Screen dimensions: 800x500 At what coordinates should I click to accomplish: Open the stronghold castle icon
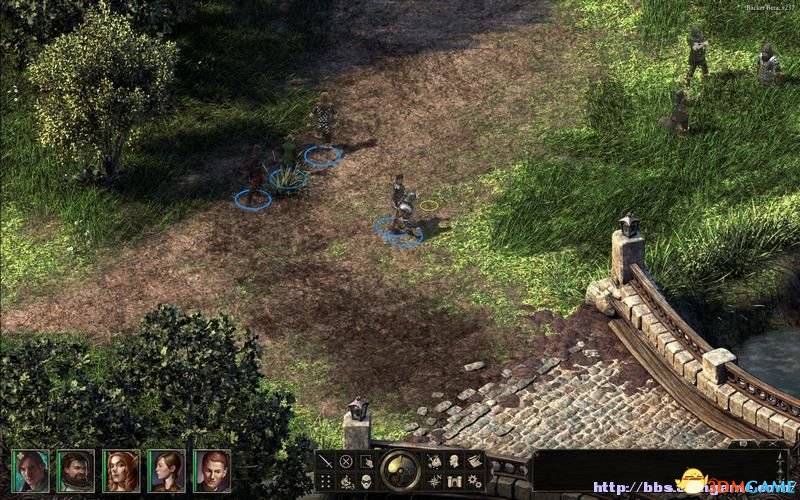453,481
